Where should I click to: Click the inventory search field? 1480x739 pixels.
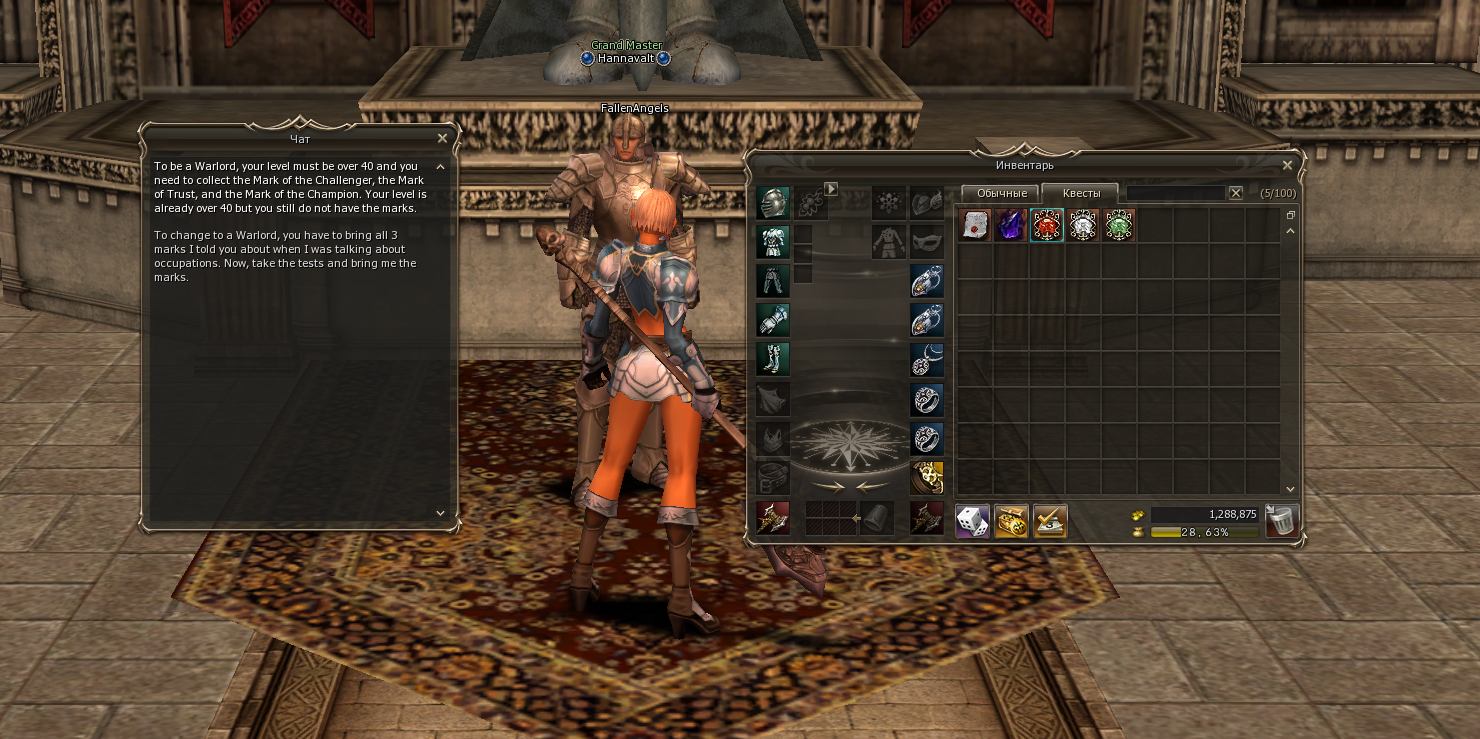[x=1175, y=193]
